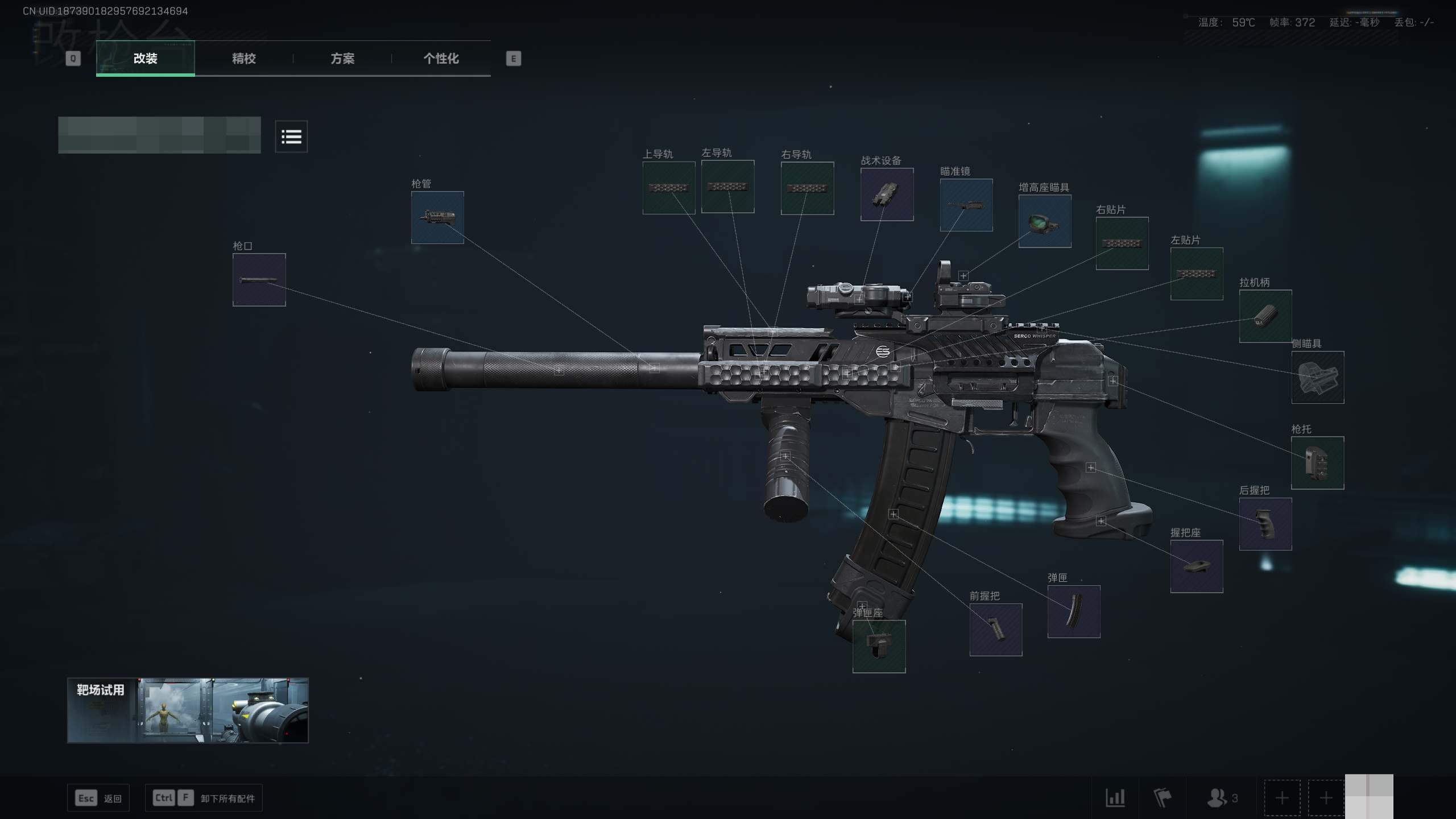Choose the 枪管 barrel slot

(x=437, y=218)
